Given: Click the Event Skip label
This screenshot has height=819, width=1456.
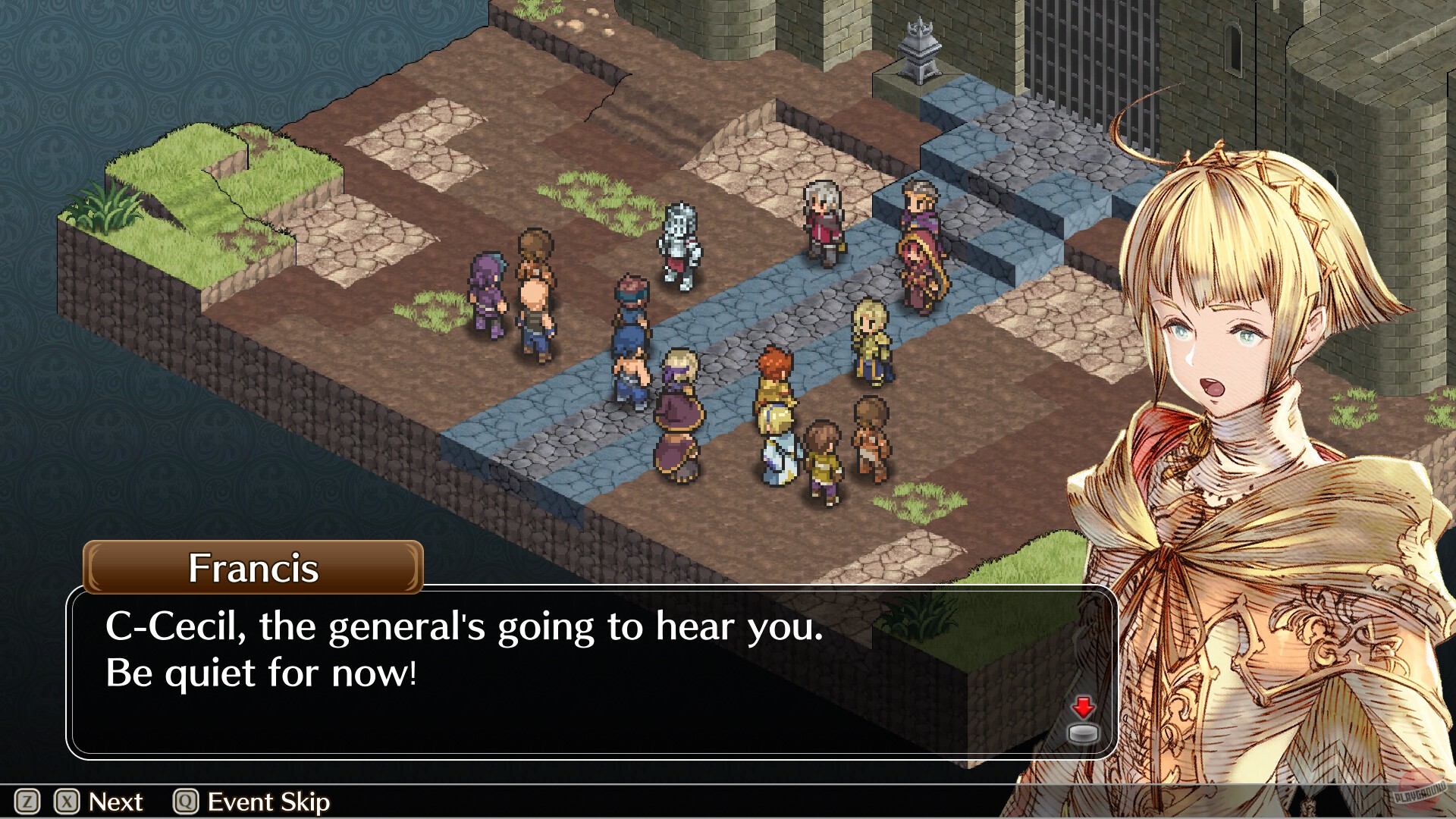Looking at the screenshot, I should [x=269, y=802].
